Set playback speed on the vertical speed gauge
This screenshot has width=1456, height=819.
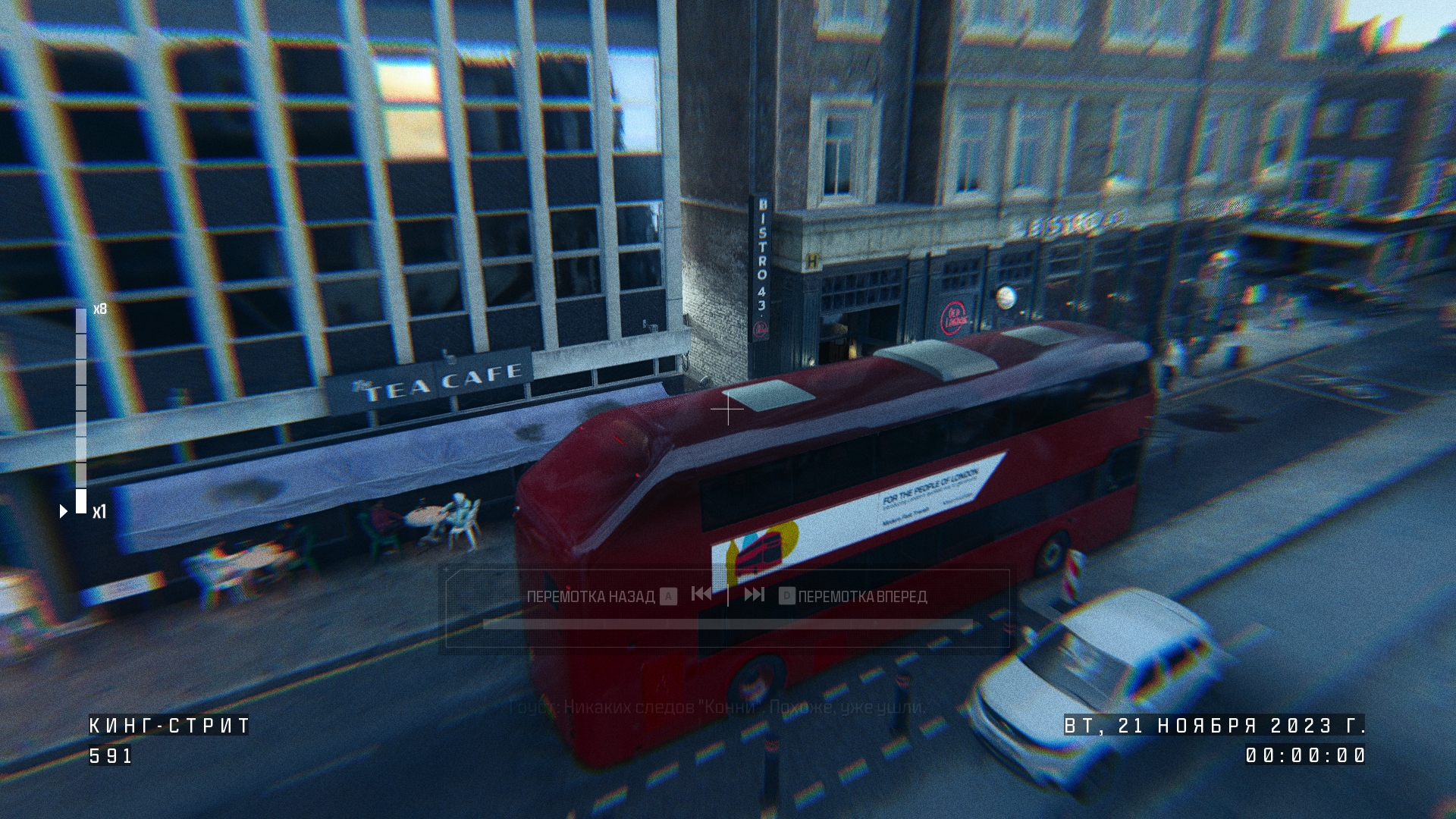81,410
